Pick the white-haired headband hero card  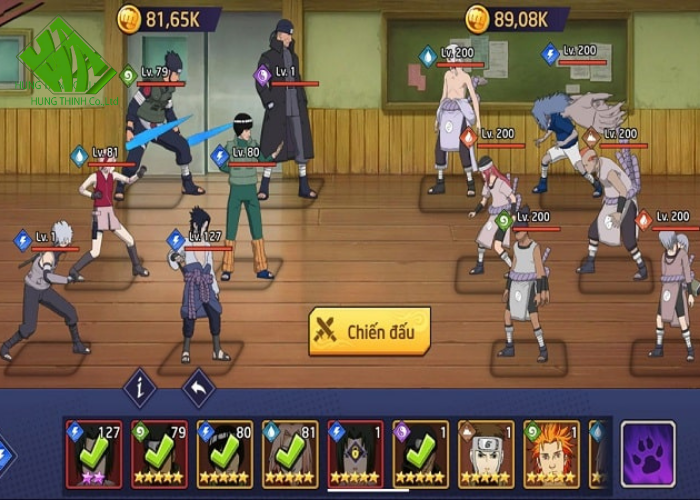click(x=486, y=453)
